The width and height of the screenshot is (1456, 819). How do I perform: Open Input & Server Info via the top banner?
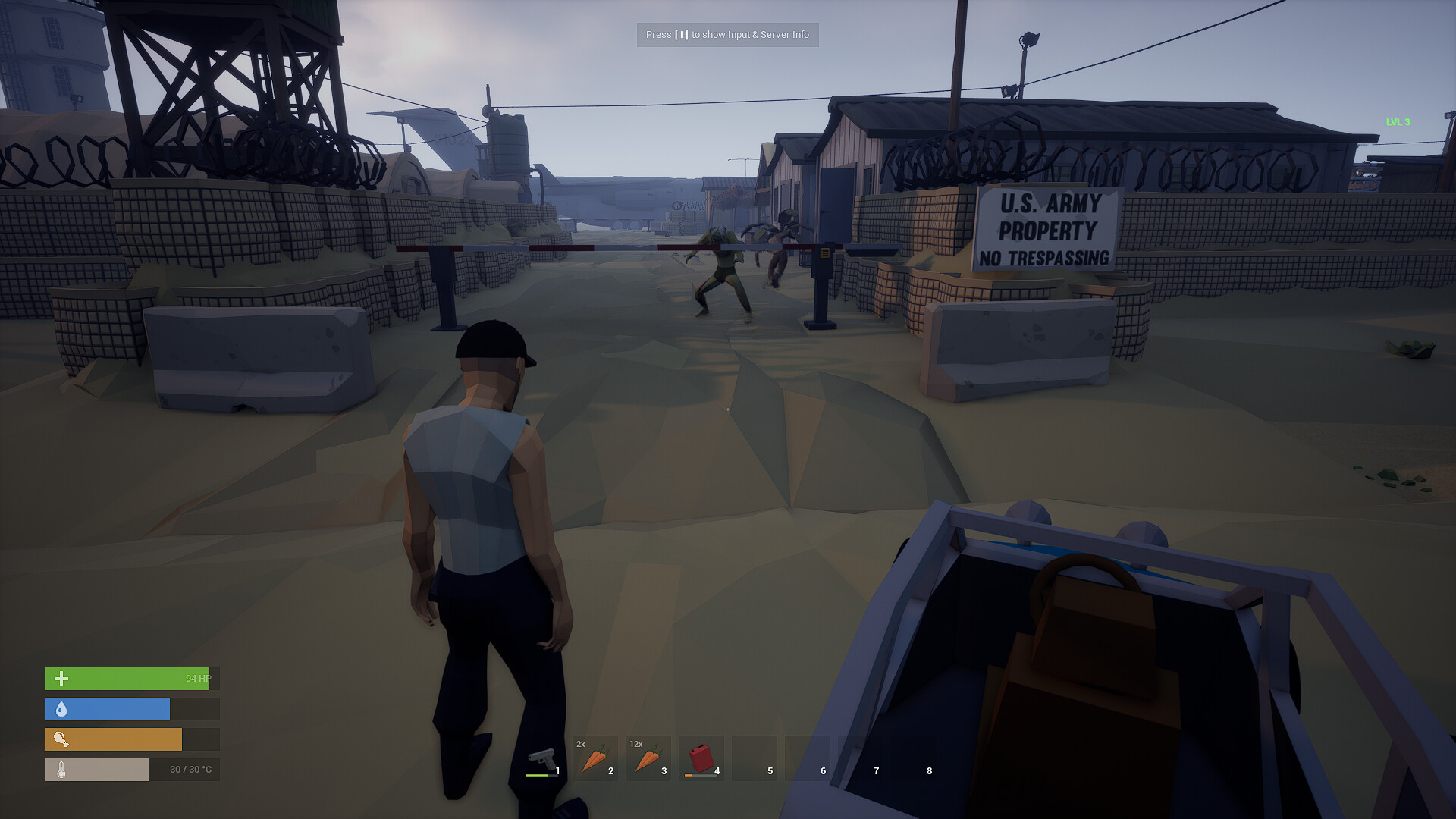(727, 34)
